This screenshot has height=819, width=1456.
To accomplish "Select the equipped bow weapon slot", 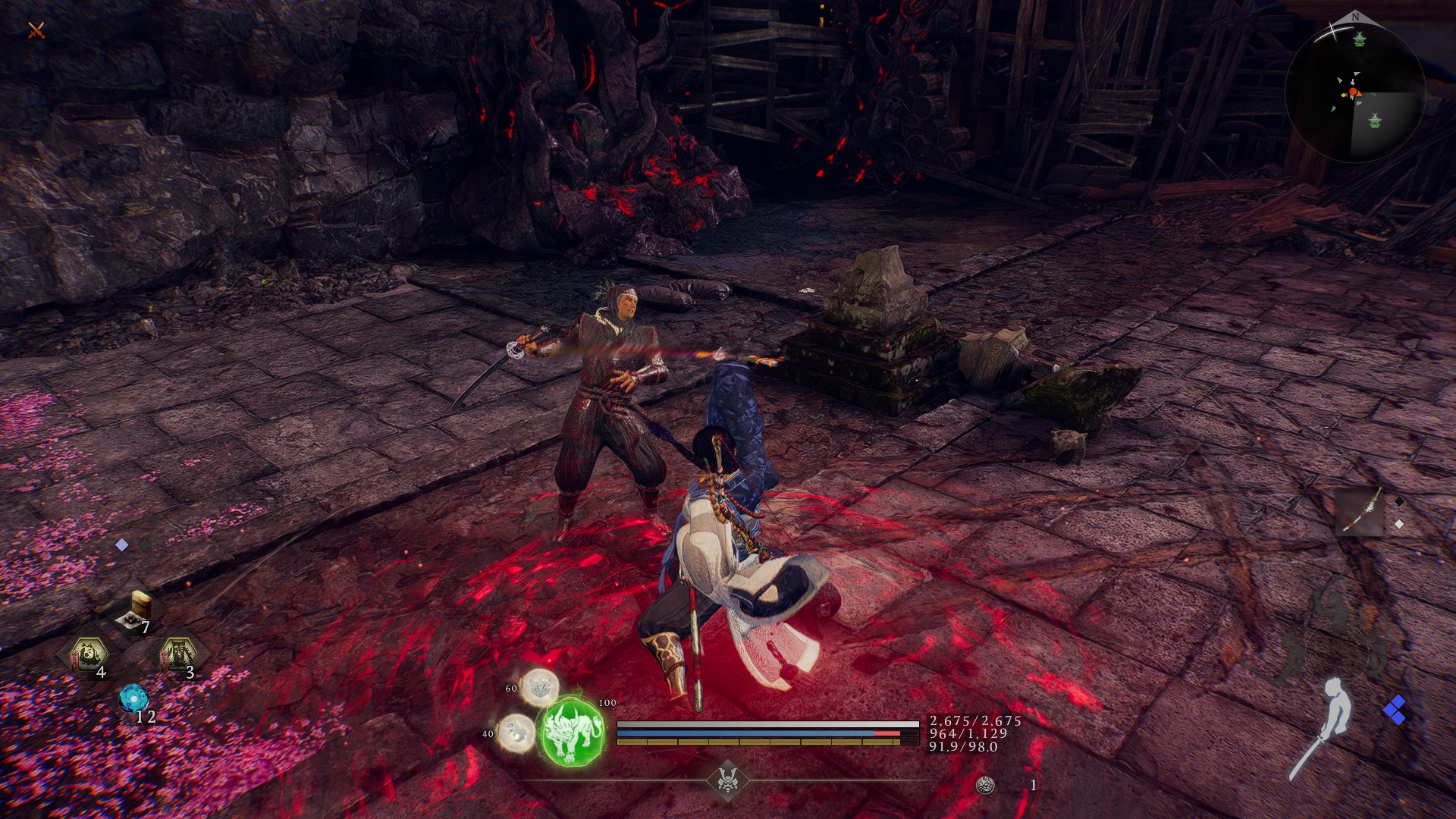I will click(1359, 510).
